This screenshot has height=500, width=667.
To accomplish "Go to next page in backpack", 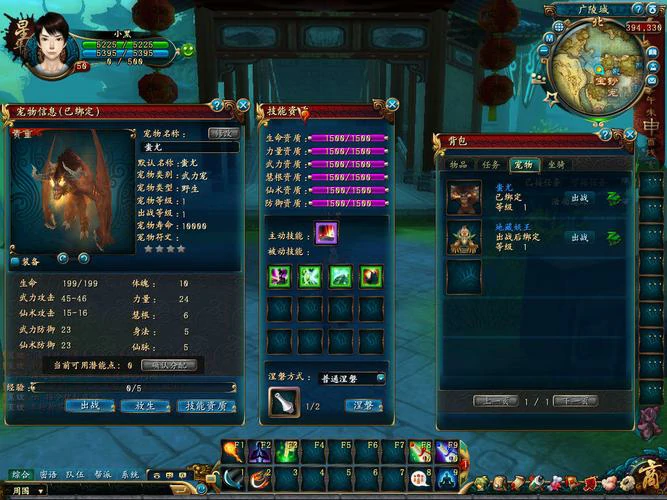I will 575,401.
